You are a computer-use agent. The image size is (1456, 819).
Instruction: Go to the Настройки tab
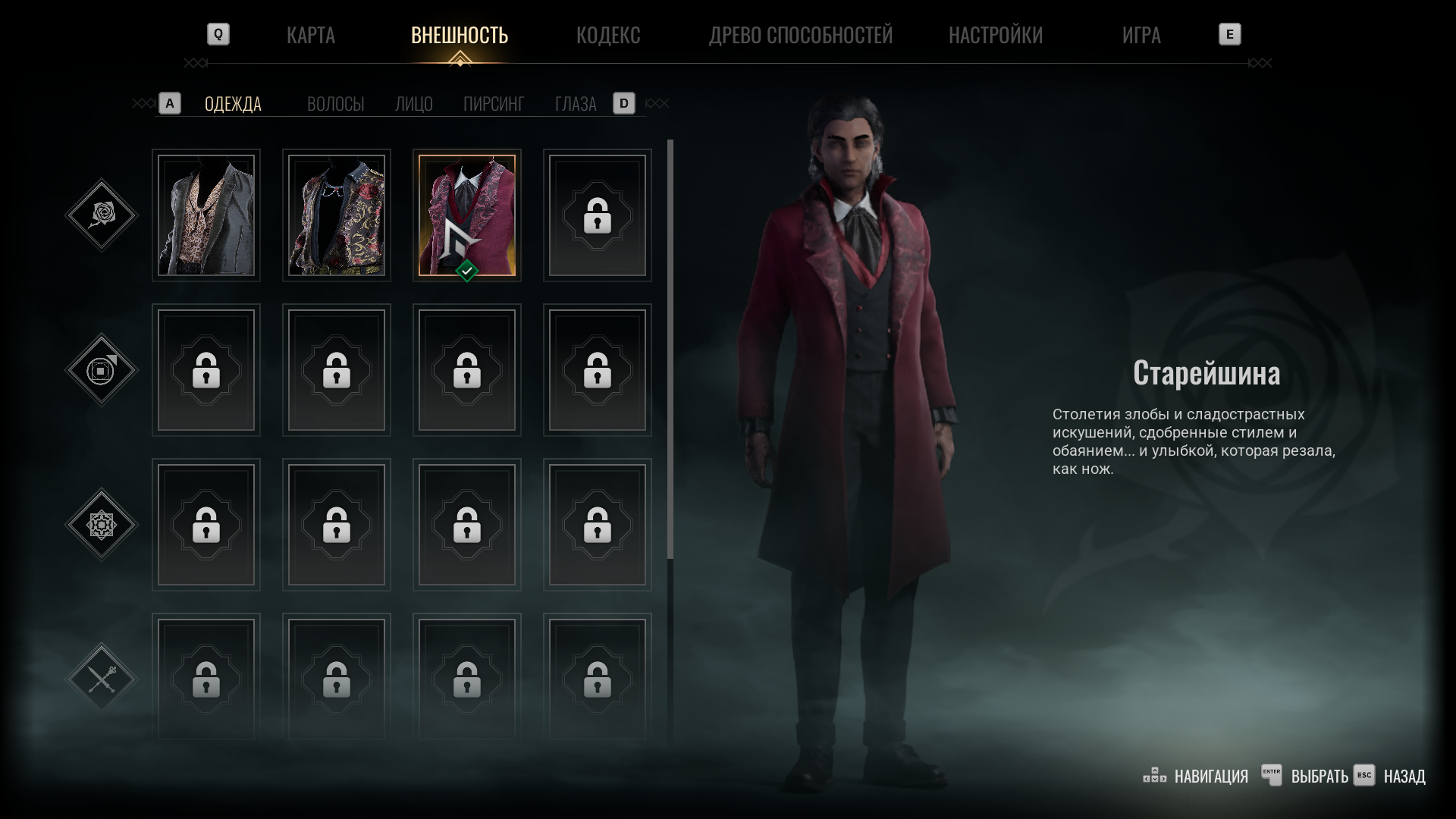(995, 35)
